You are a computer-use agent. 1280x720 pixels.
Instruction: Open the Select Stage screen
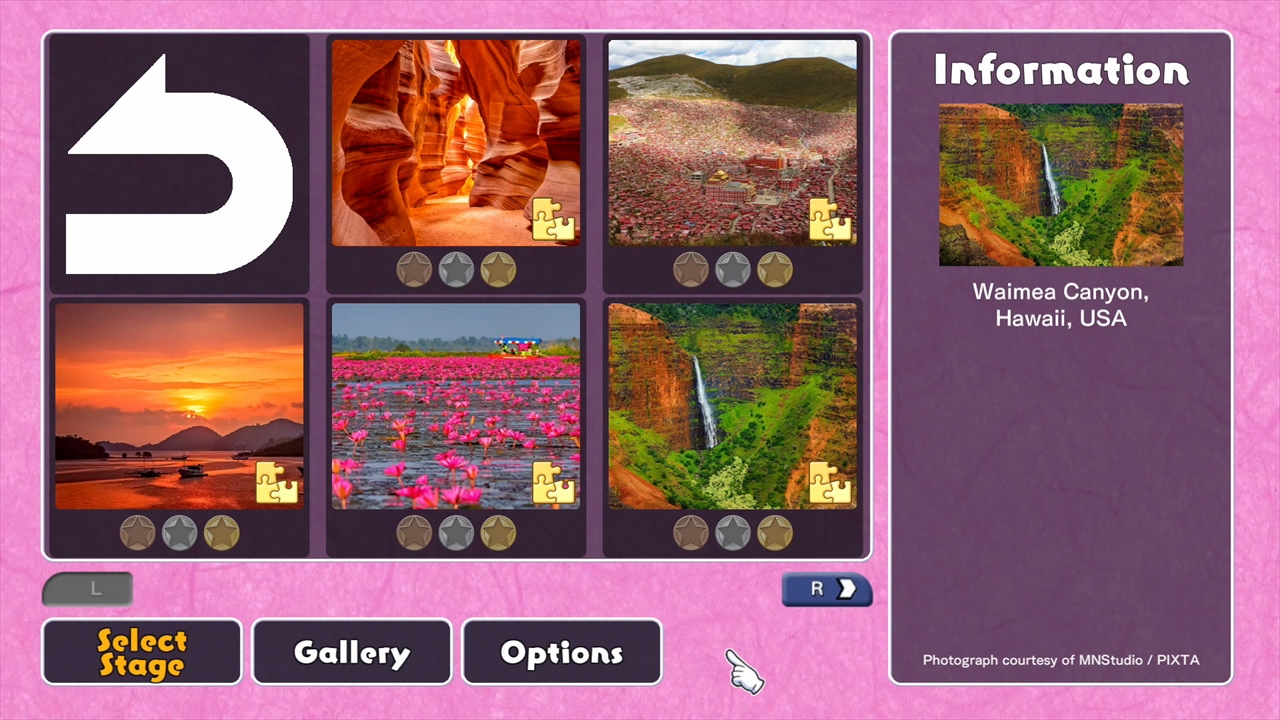pyautogui.click(x=141, y=652)
